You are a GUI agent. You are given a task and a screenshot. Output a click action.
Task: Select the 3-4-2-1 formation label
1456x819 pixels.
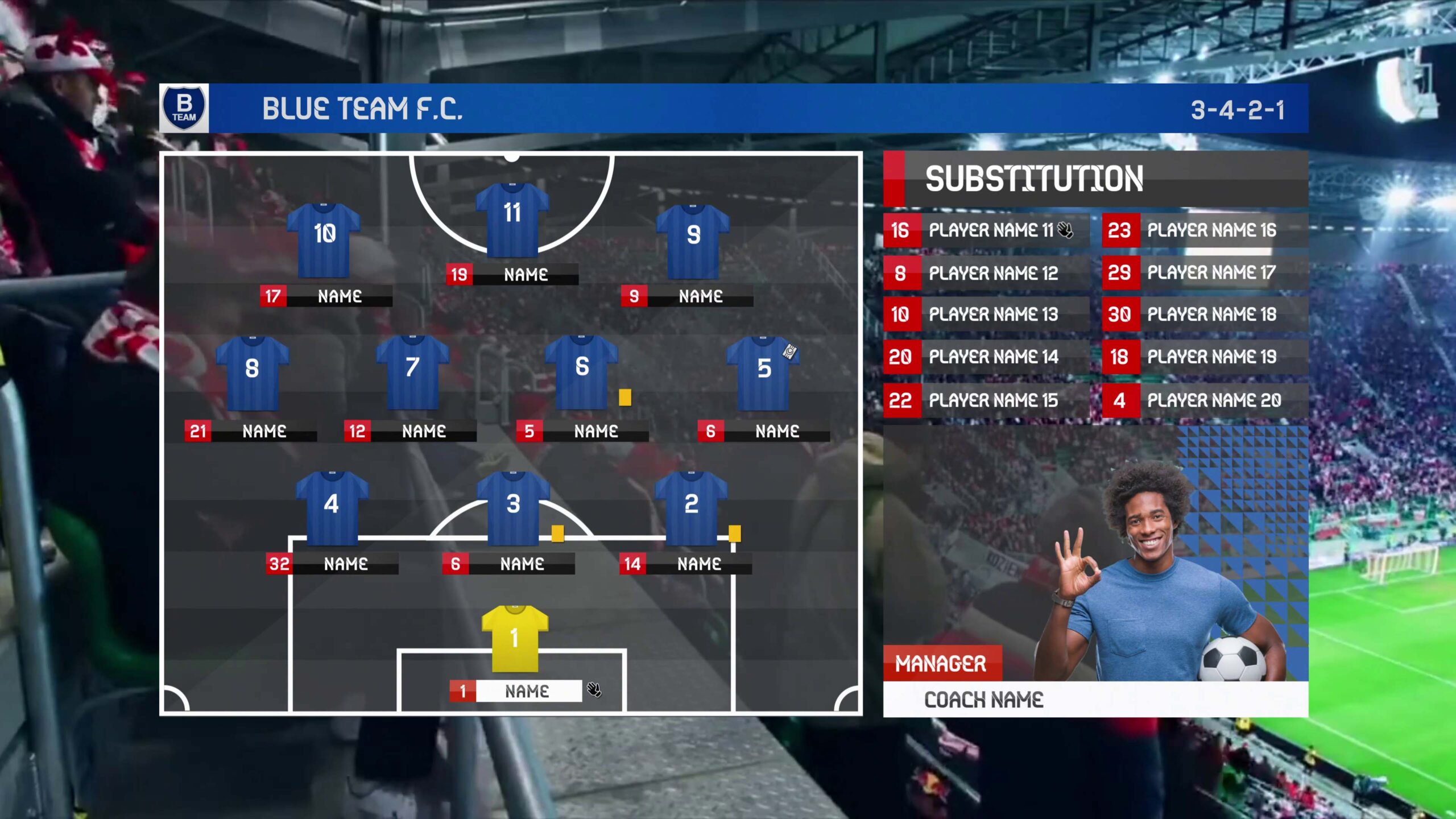tap(1238, 110)
